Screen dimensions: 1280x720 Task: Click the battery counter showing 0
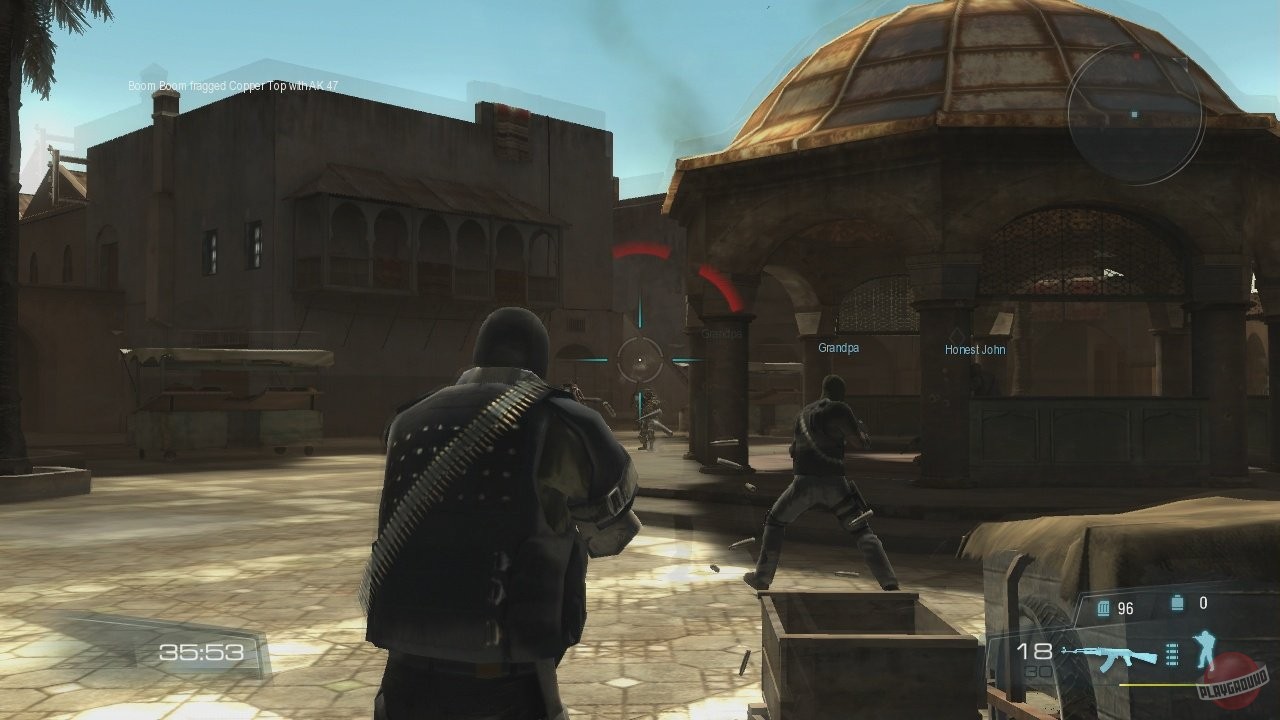[1203, 602]
